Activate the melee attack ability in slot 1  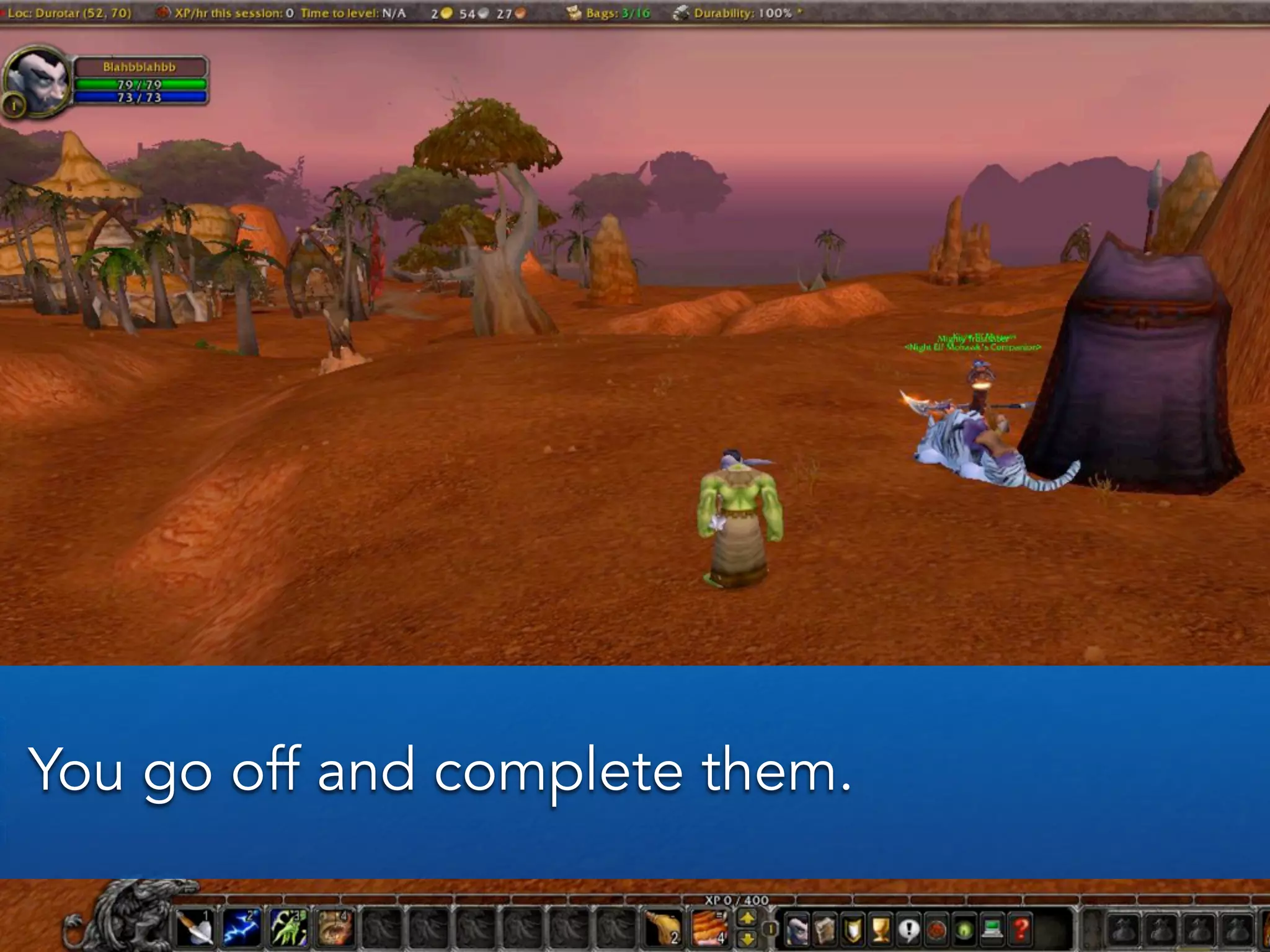point(196,929)
